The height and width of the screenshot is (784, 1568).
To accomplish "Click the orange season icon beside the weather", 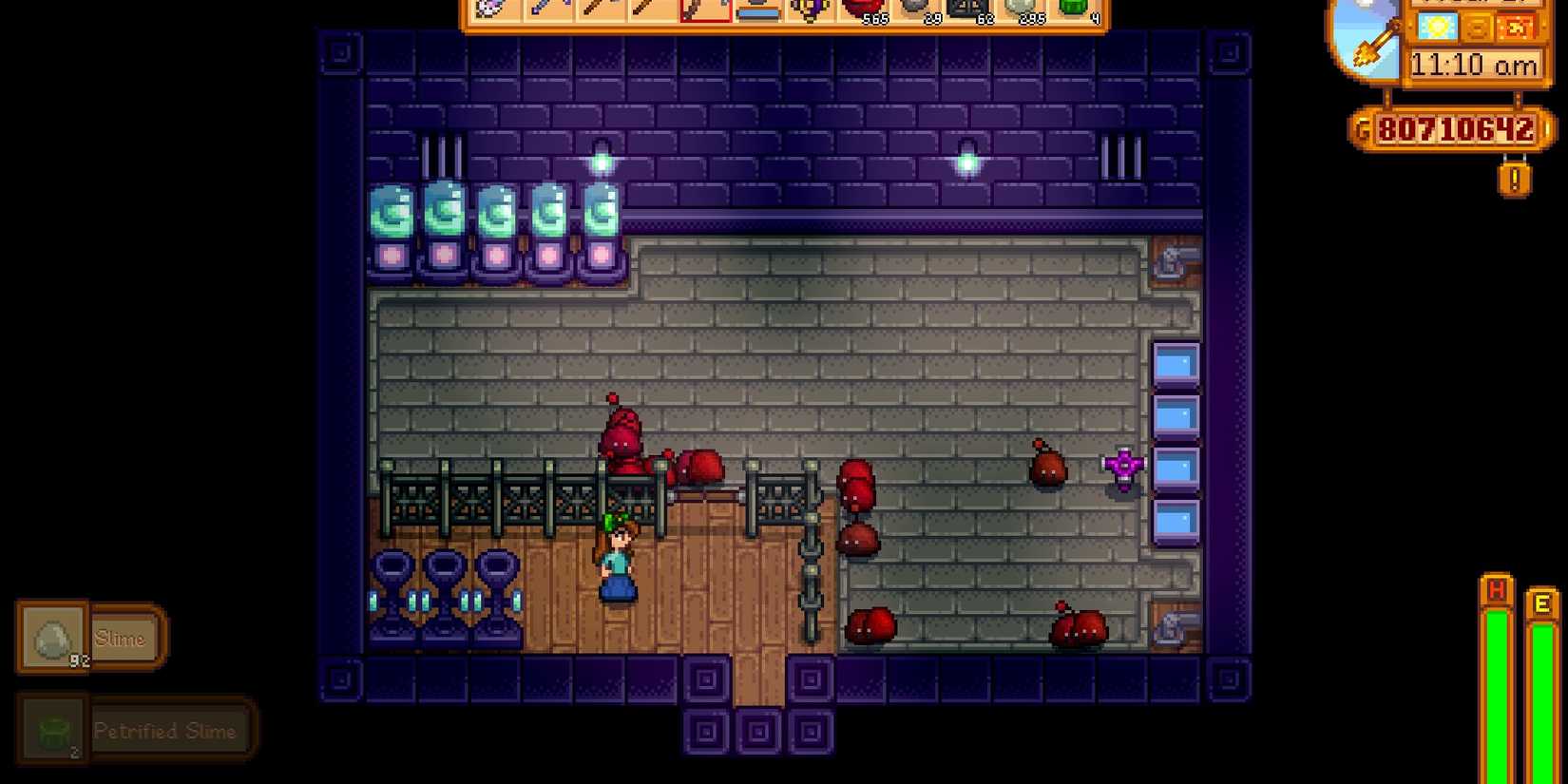I will click(x=1515, y=28).
